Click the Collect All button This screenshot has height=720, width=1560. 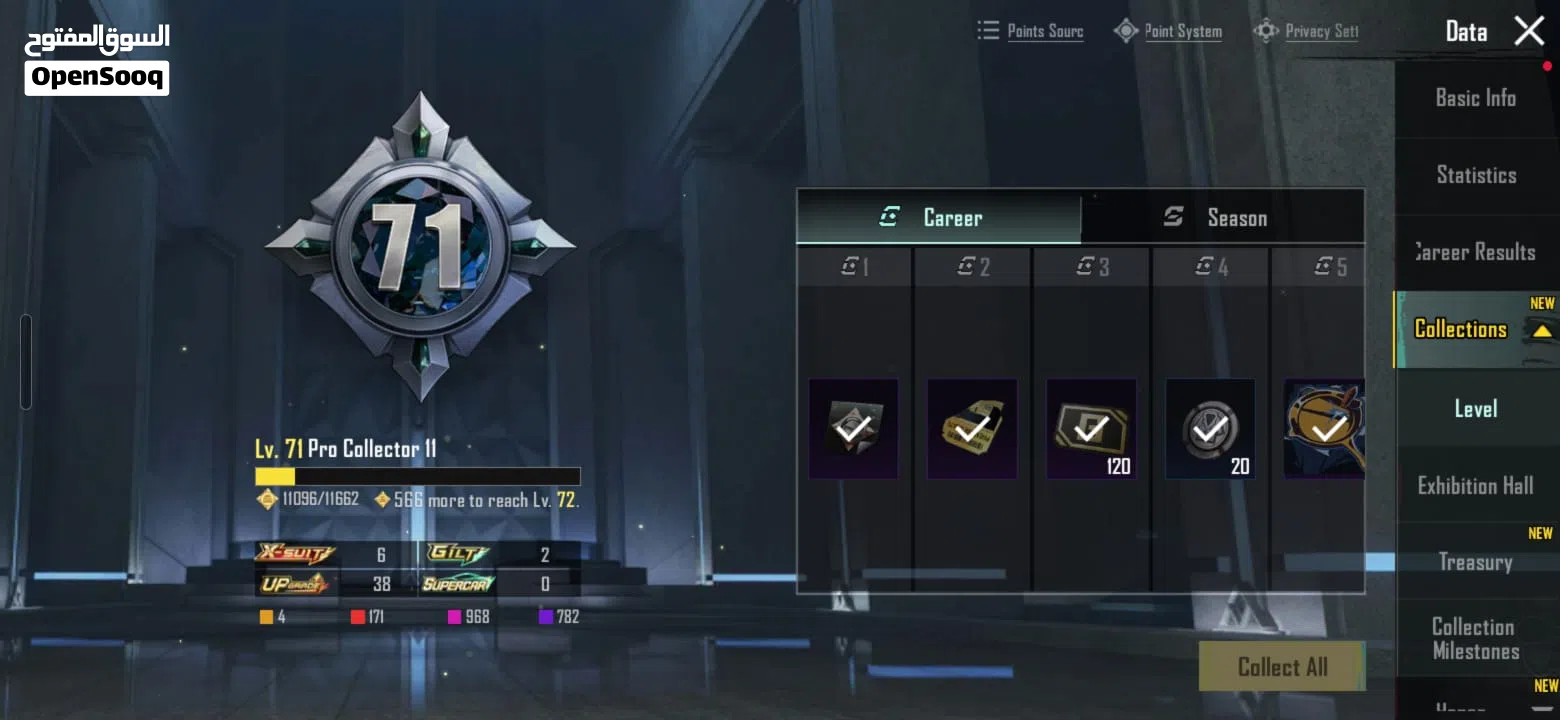(1282, 667)
